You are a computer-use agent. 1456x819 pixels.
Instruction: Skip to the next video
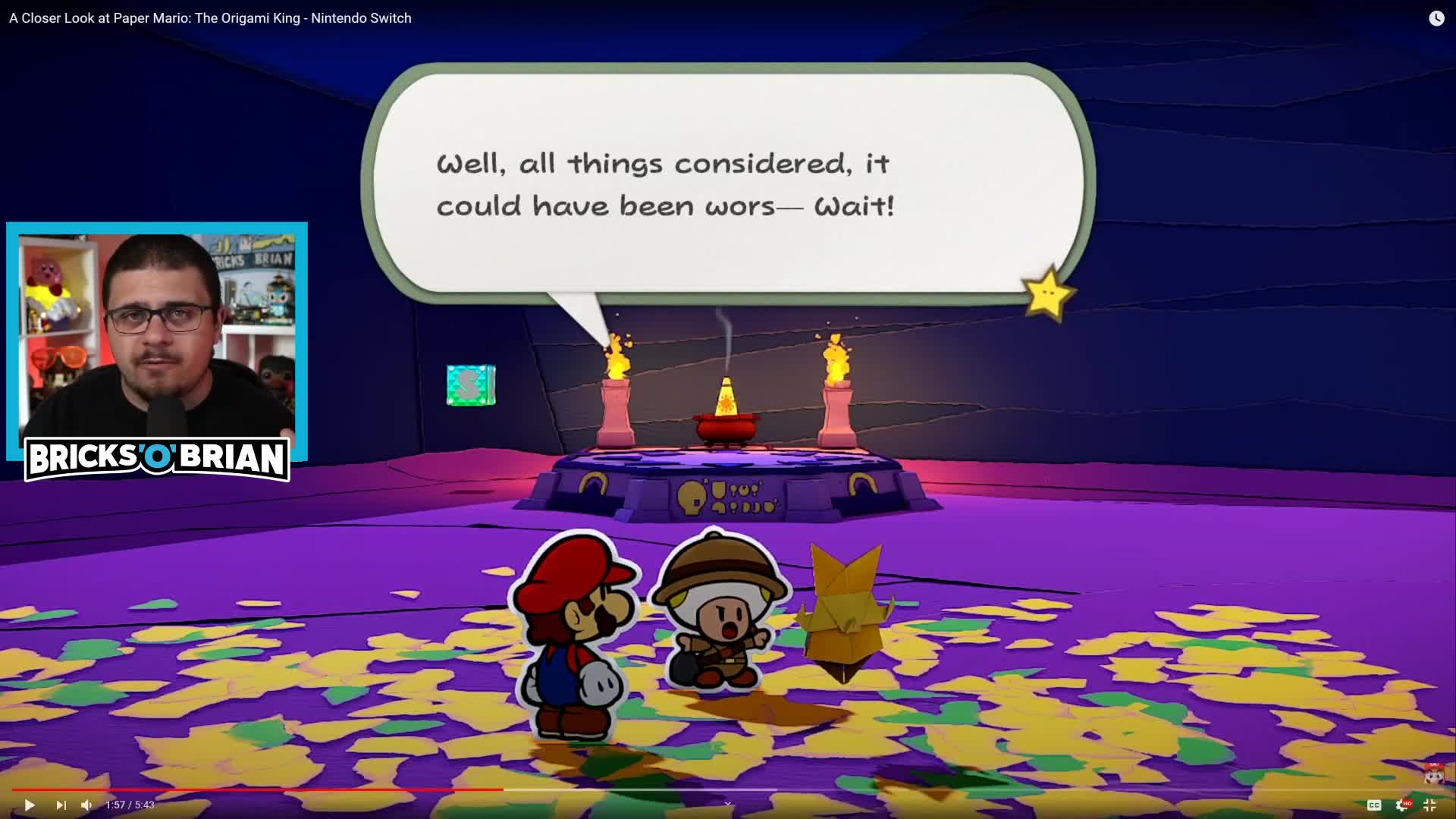(x=61, y=805)
